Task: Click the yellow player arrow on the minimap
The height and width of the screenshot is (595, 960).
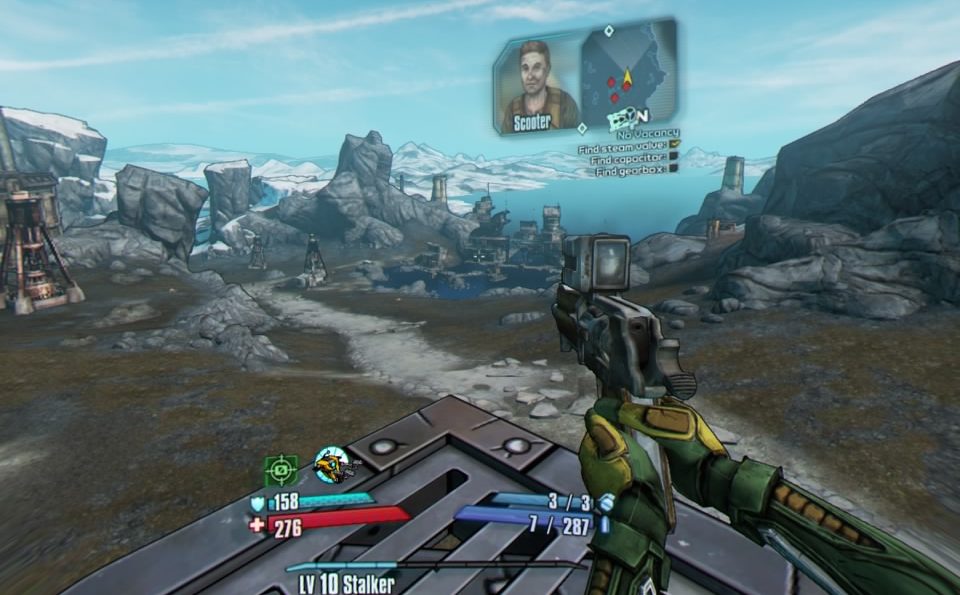Action: (627, 77)
